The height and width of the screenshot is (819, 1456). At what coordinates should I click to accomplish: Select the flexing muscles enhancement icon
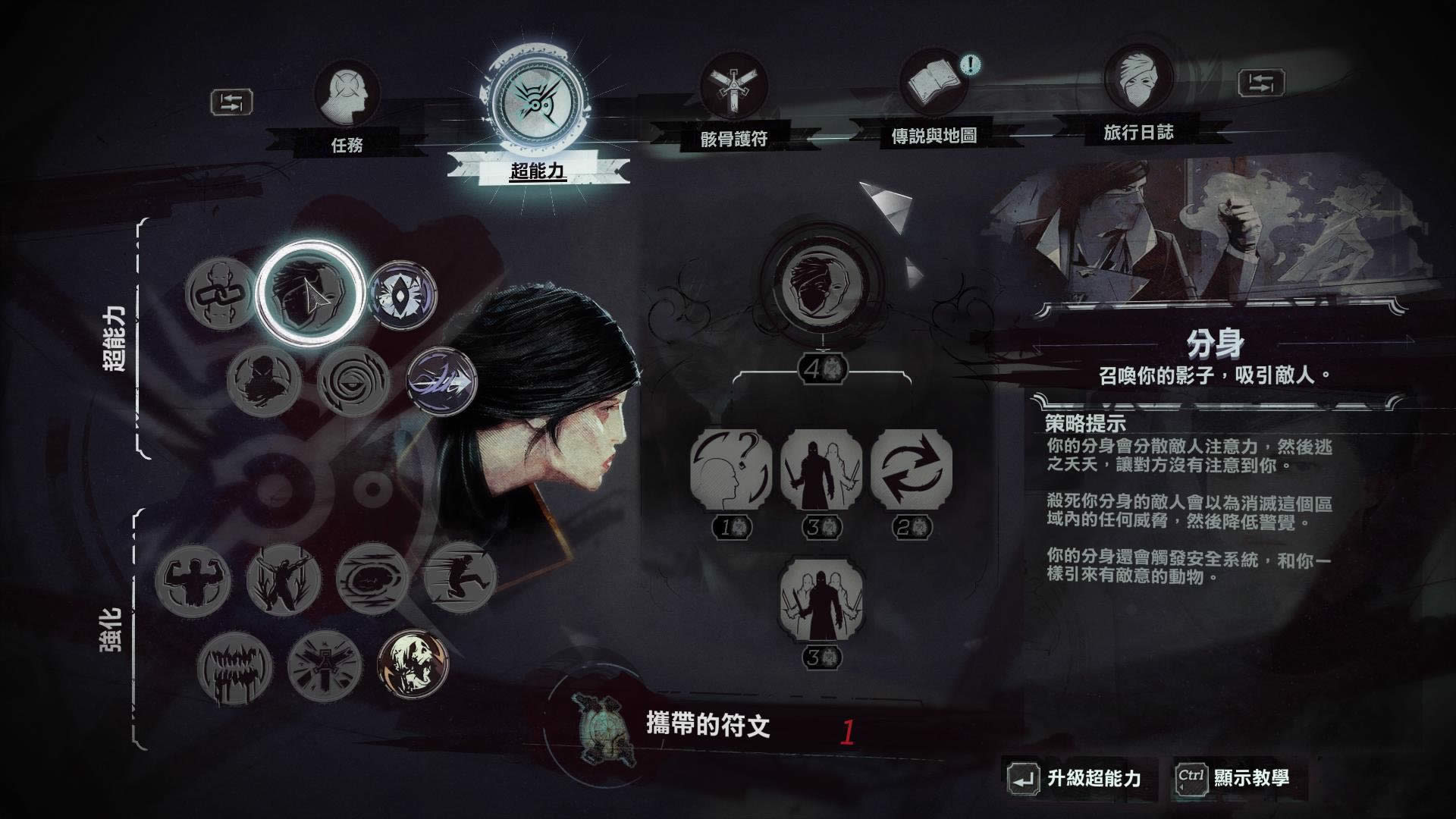click(193, 581)
